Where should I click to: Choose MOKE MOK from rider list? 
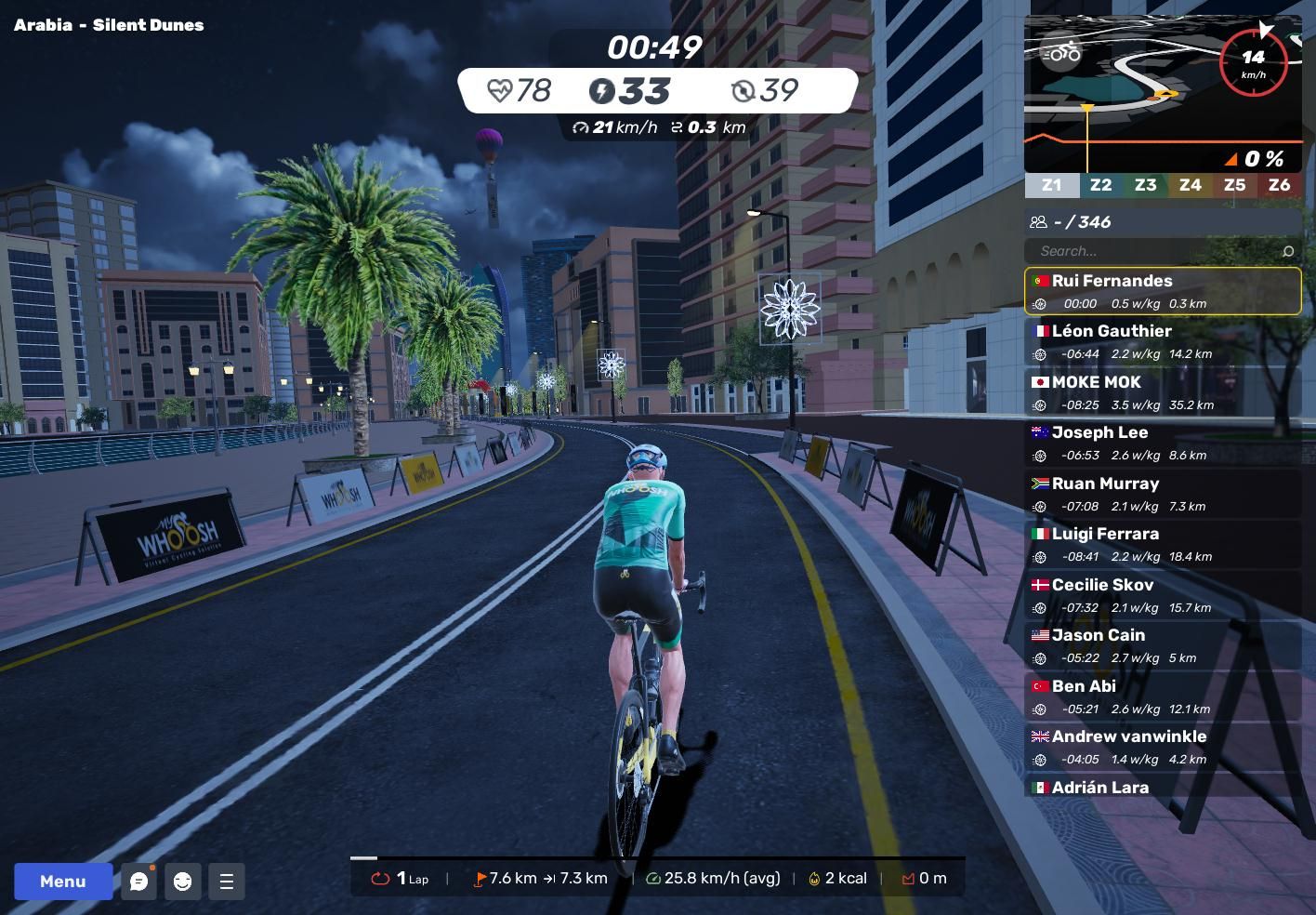point(1163,392)
